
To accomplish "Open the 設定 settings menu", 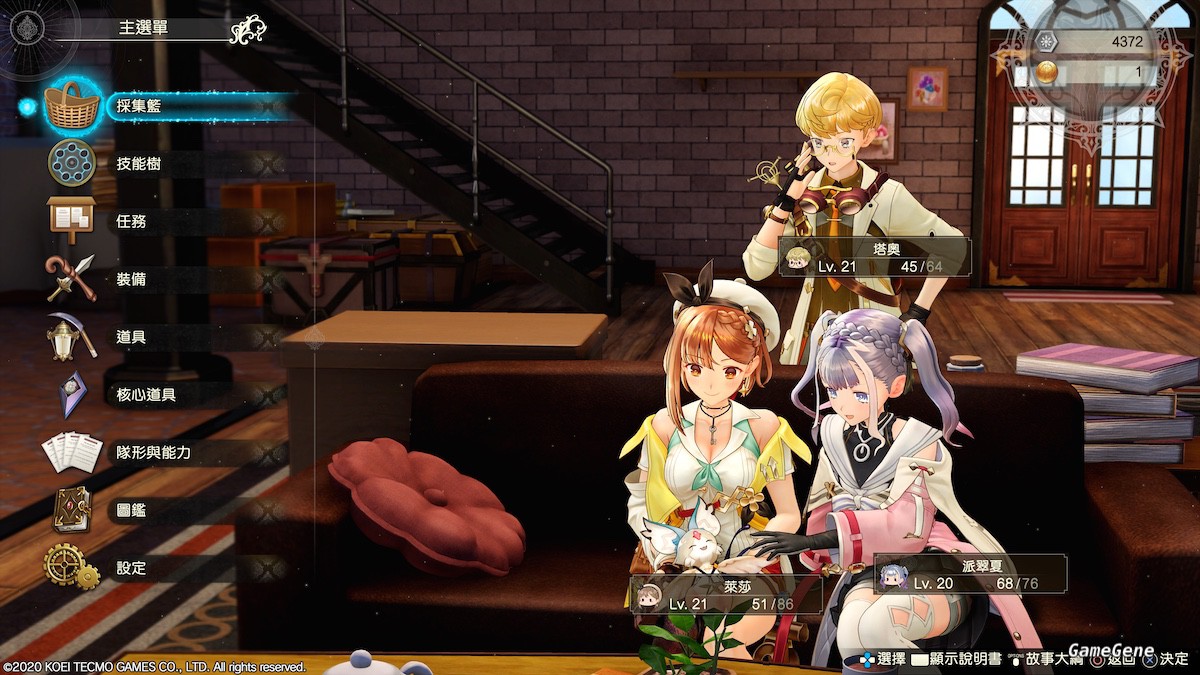I will point(131,568).
